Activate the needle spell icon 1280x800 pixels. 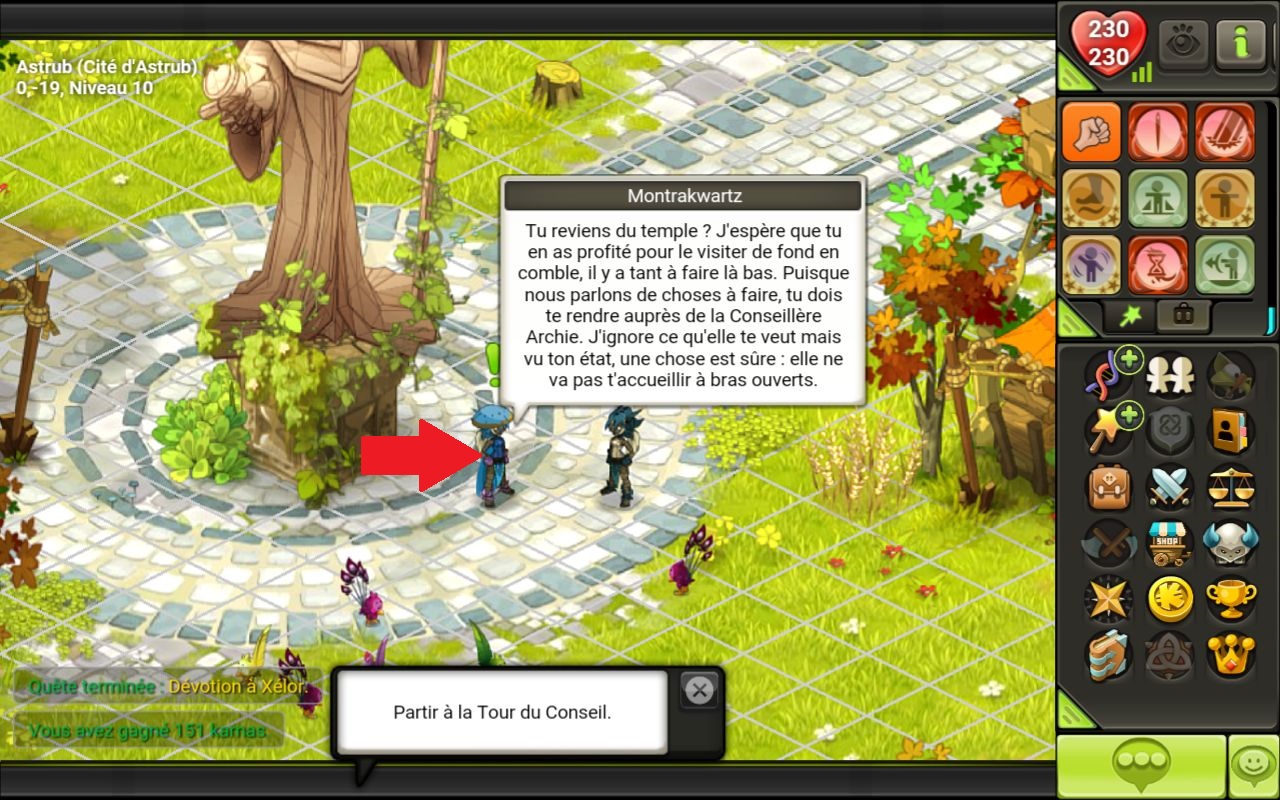[1158, 132]
